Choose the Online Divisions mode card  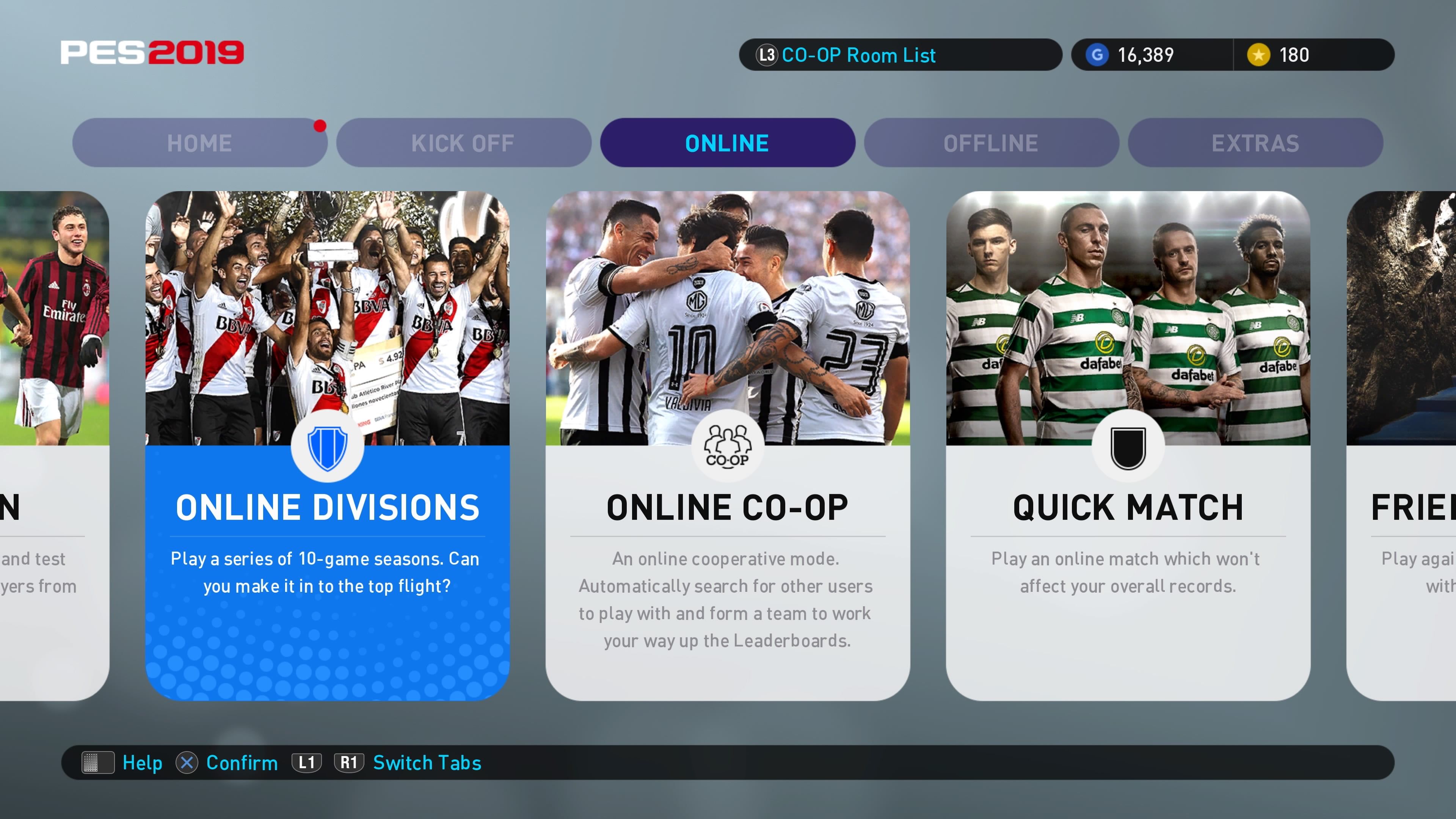(327, 446)
